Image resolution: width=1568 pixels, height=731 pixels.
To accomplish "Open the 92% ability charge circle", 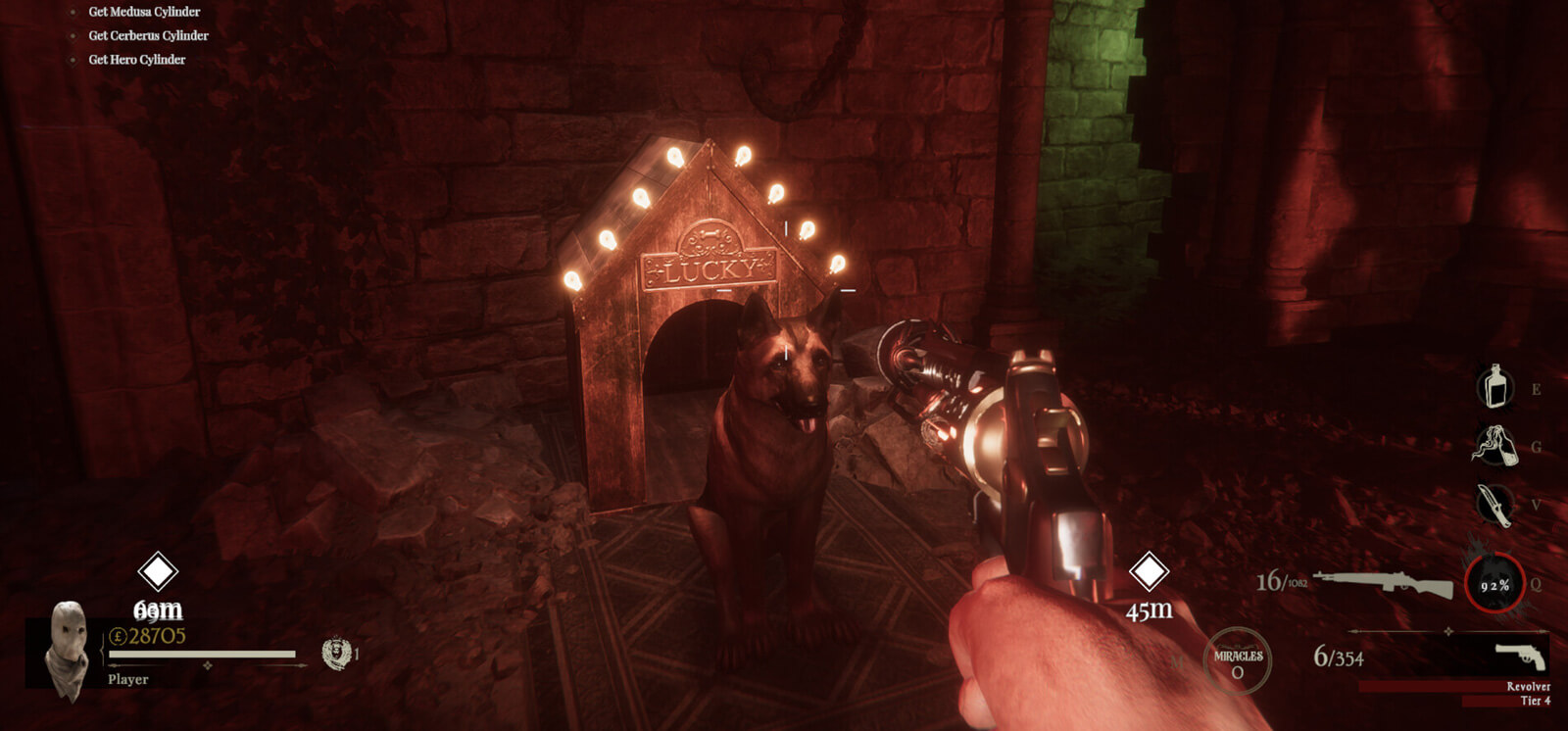I will 1494,585.
